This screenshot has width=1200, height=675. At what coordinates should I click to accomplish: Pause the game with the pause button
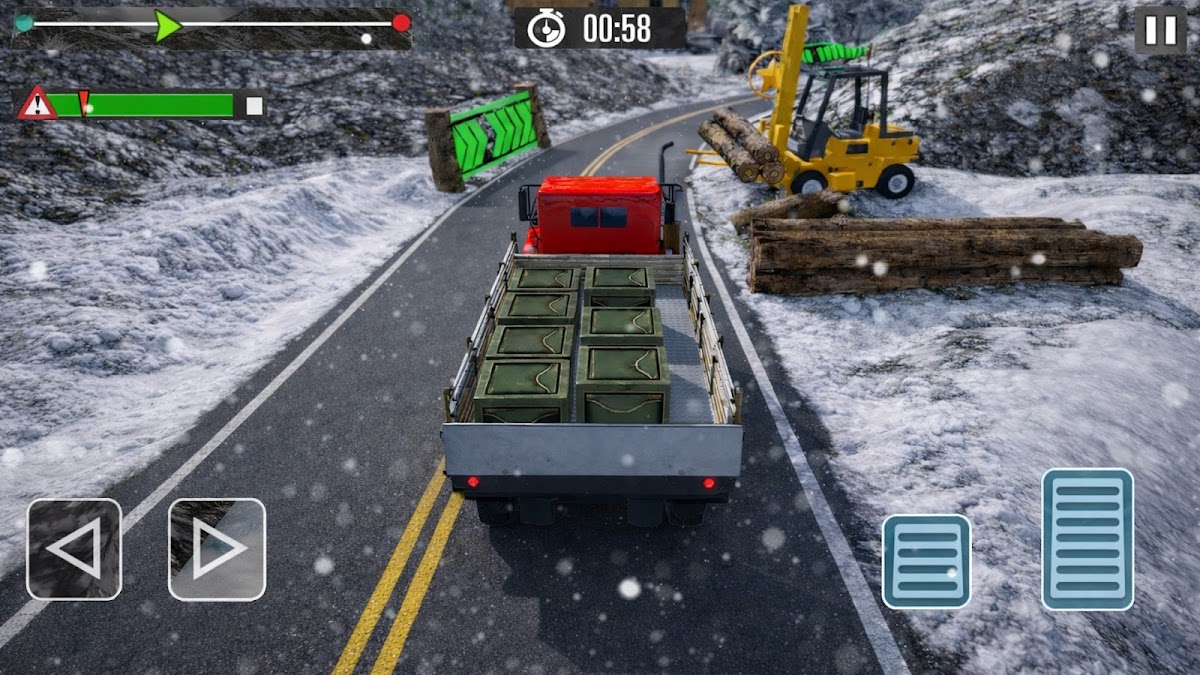pos(1160,30)
